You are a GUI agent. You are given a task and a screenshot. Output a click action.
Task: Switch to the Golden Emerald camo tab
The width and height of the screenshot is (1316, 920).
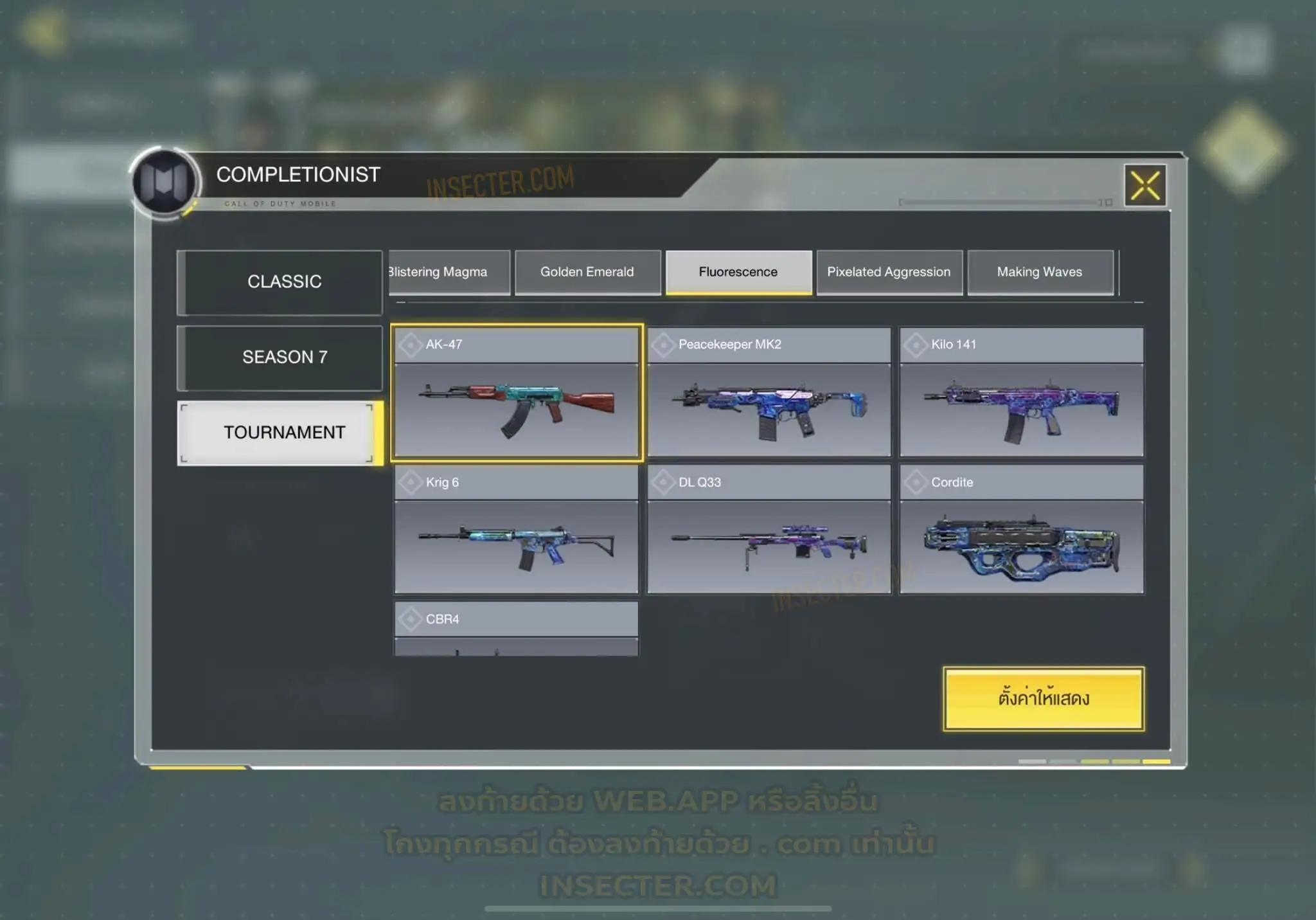587,272
